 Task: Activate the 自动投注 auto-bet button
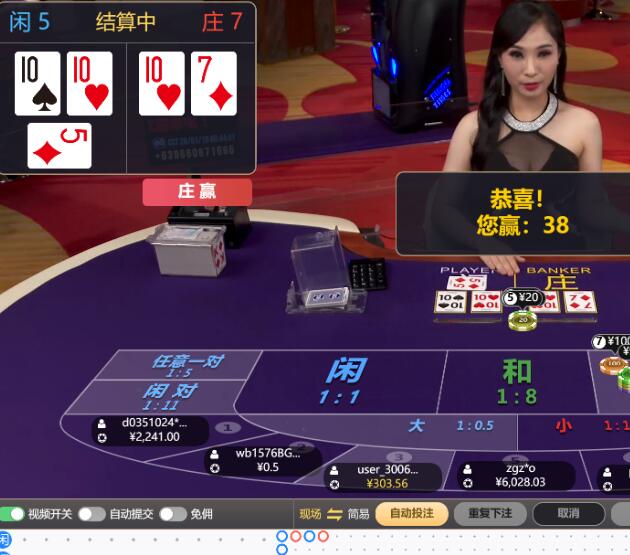[411, 514]
